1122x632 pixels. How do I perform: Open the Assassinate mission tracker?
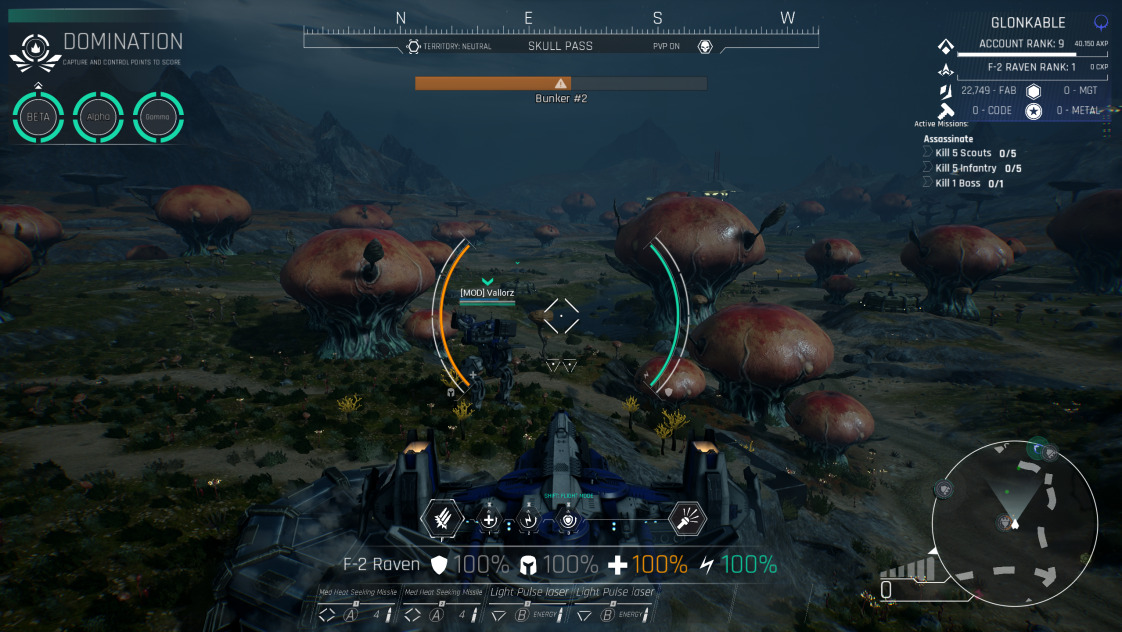click(948, 139)
